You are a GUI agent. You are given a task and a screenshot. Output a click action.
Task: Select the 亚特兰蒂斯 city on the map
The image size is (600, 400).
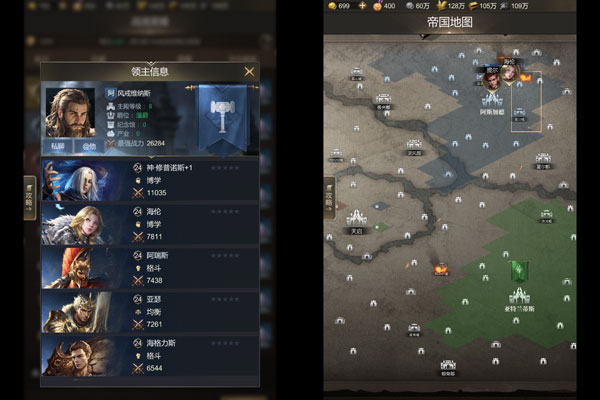pos(519,298)
